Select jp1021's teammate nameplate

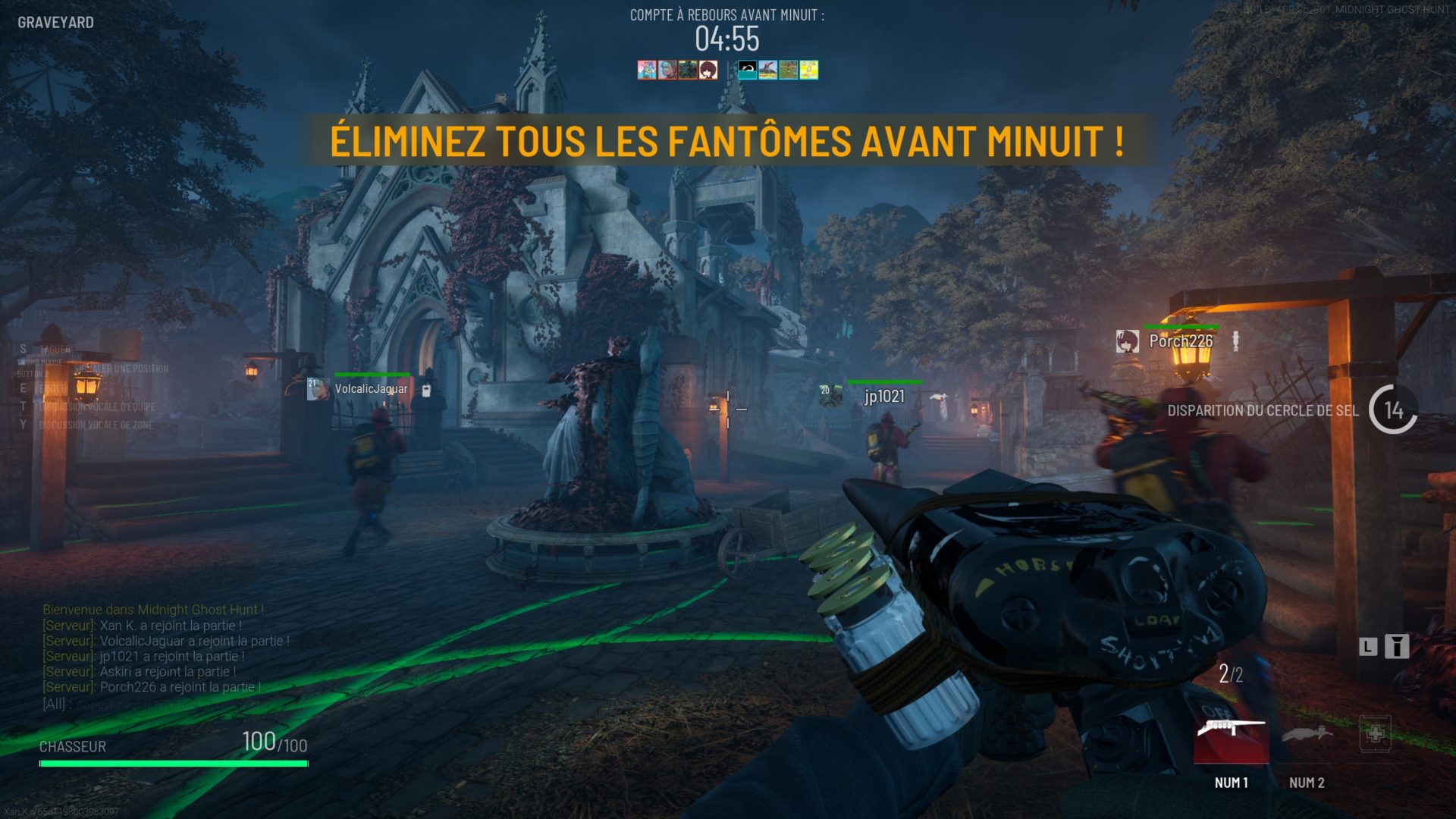[884, 396]
